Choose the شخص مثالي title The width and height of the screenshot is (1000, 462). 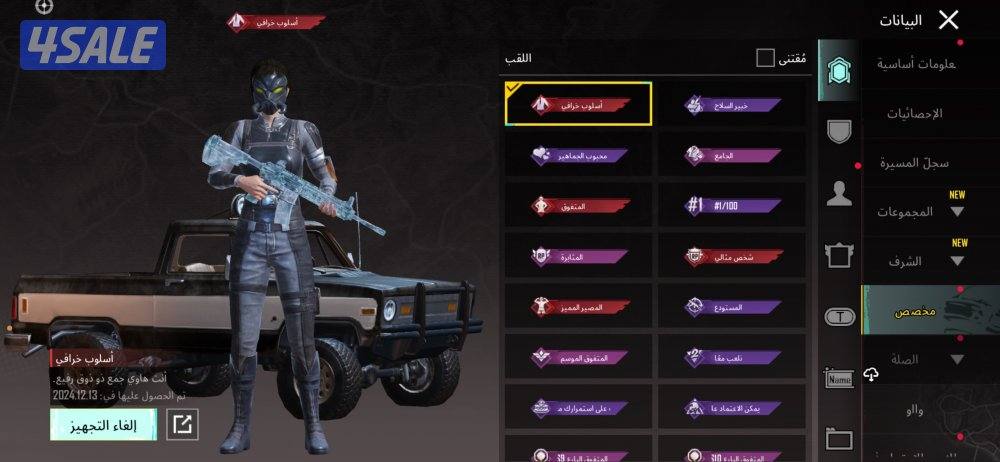click(732, 256)
